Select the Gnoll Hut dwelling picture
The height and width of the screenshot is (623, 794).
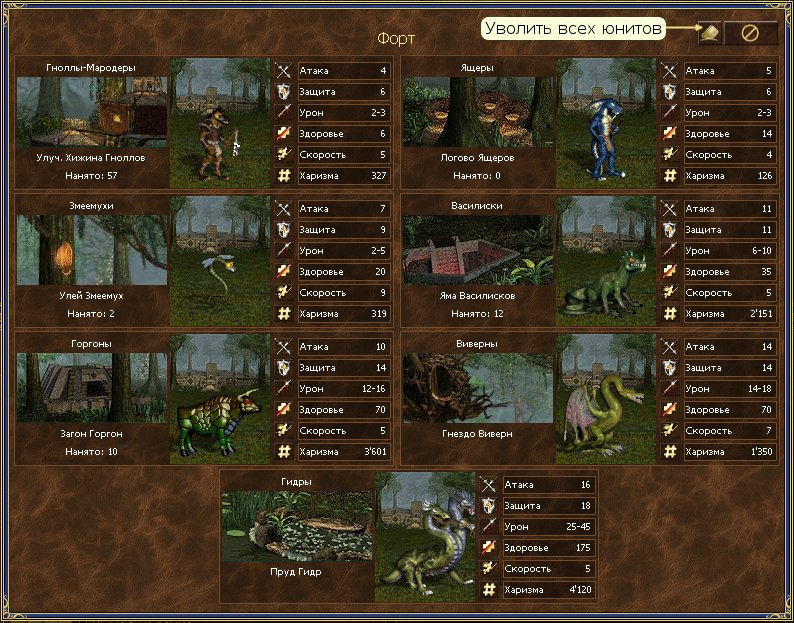click(91, 111)
